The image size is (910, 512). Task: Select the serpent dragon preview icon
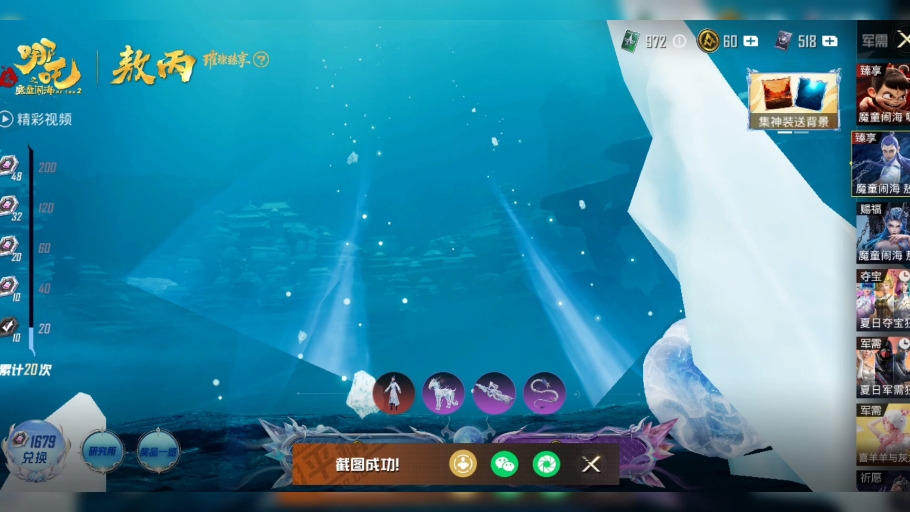point(545,393)
